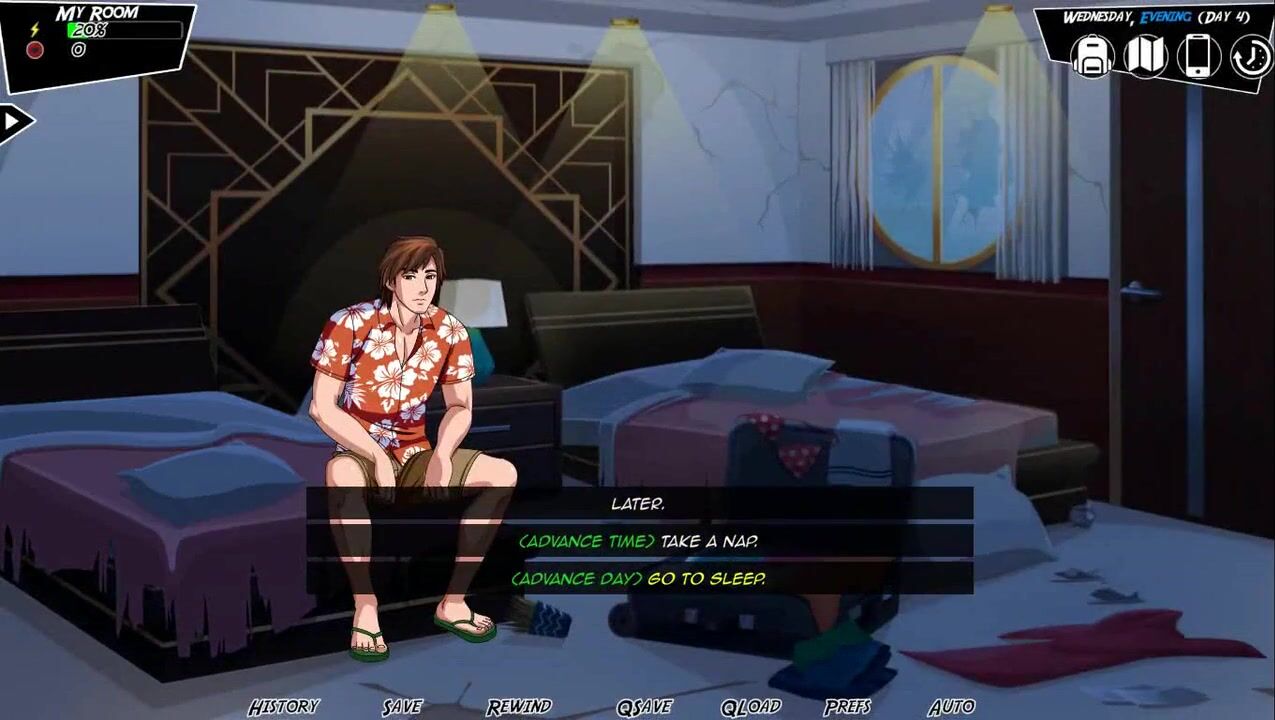Image resolution: width=1275 pixels, height=720 pixels.
Task: Select "Take a Nap" to advance time
Action: [x=638, y=541]
